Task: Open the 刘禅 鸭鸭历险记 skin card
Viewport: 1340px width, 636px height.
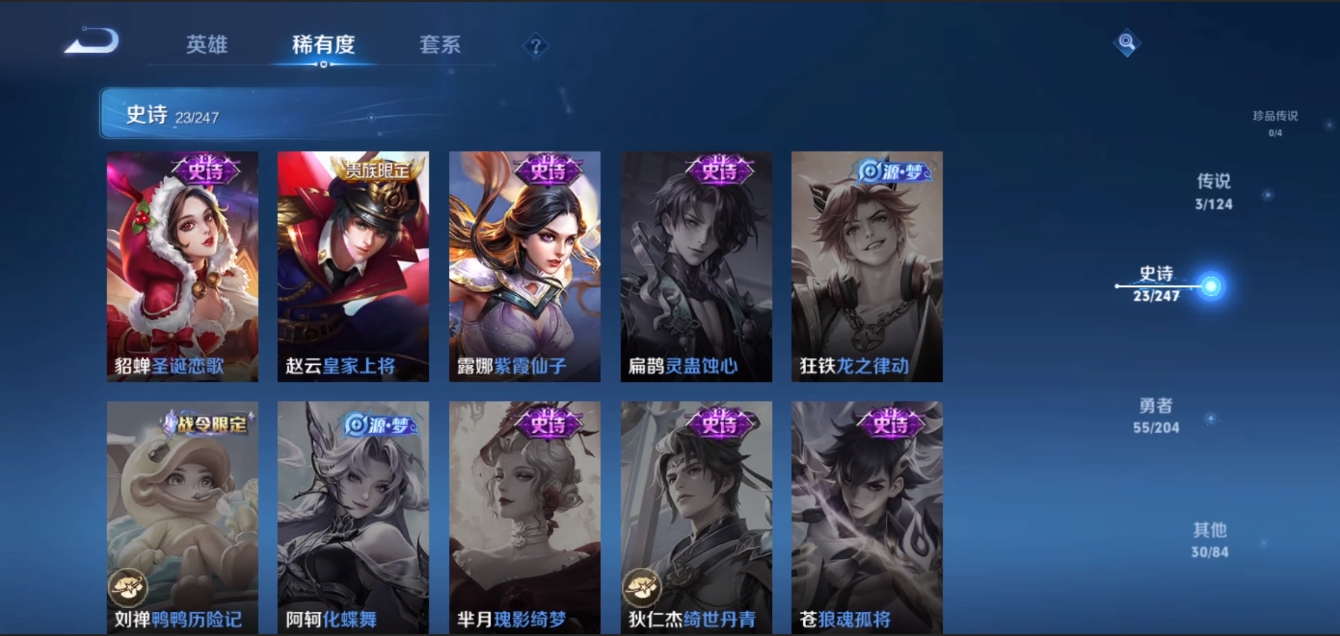Action: tap(182, 517)
